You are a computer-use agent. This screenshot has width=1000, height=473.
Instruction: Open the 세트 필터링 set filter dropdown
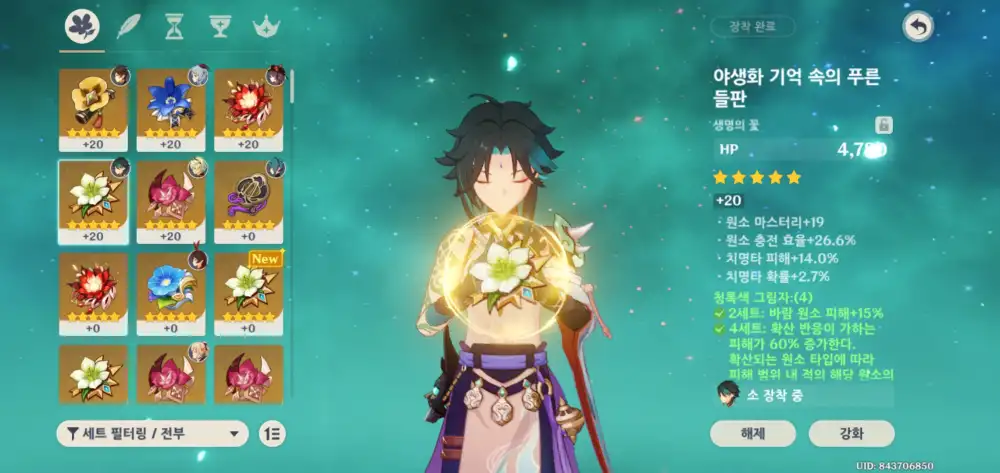click(x=152, y=433)
